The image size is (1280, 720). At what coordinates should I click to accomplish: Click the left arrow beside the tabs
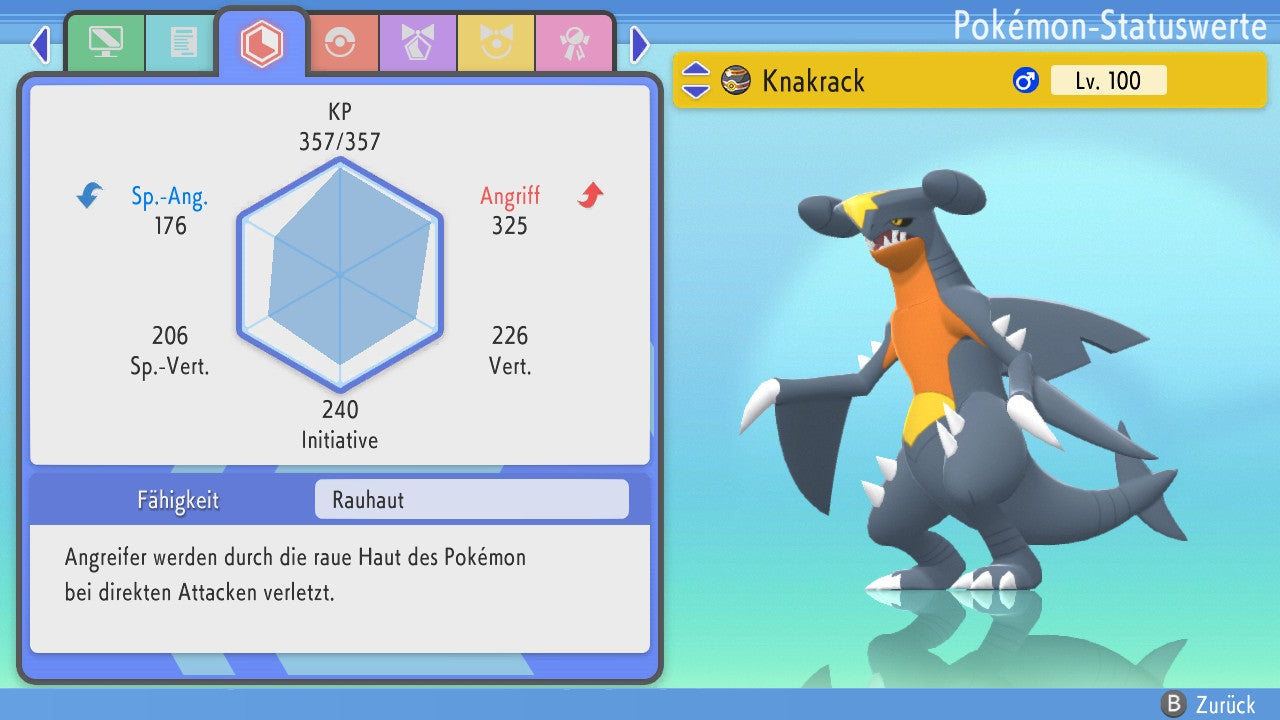(40, 44)
